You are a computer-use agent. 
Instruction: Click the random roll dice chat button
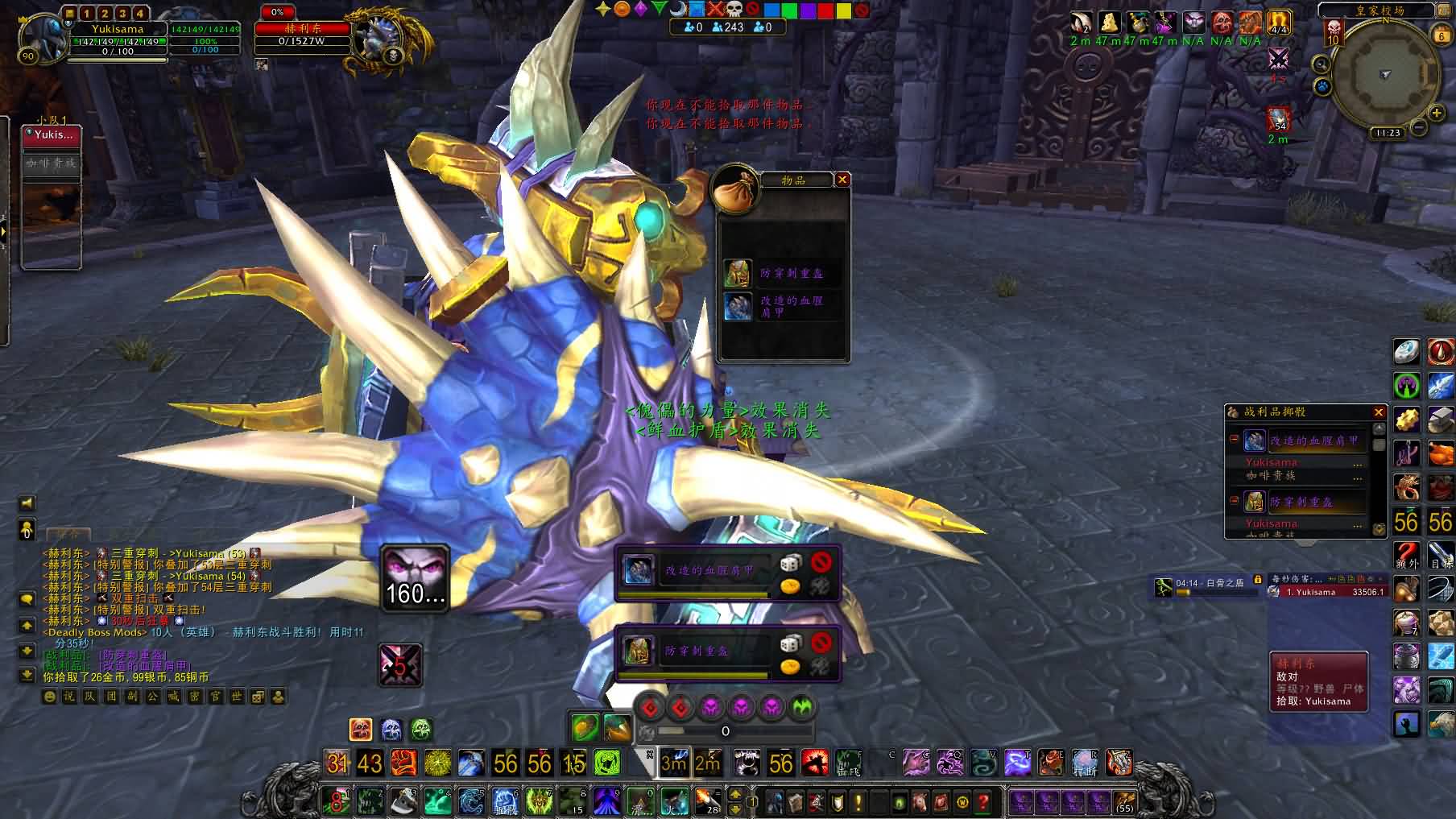coord(258,697)
